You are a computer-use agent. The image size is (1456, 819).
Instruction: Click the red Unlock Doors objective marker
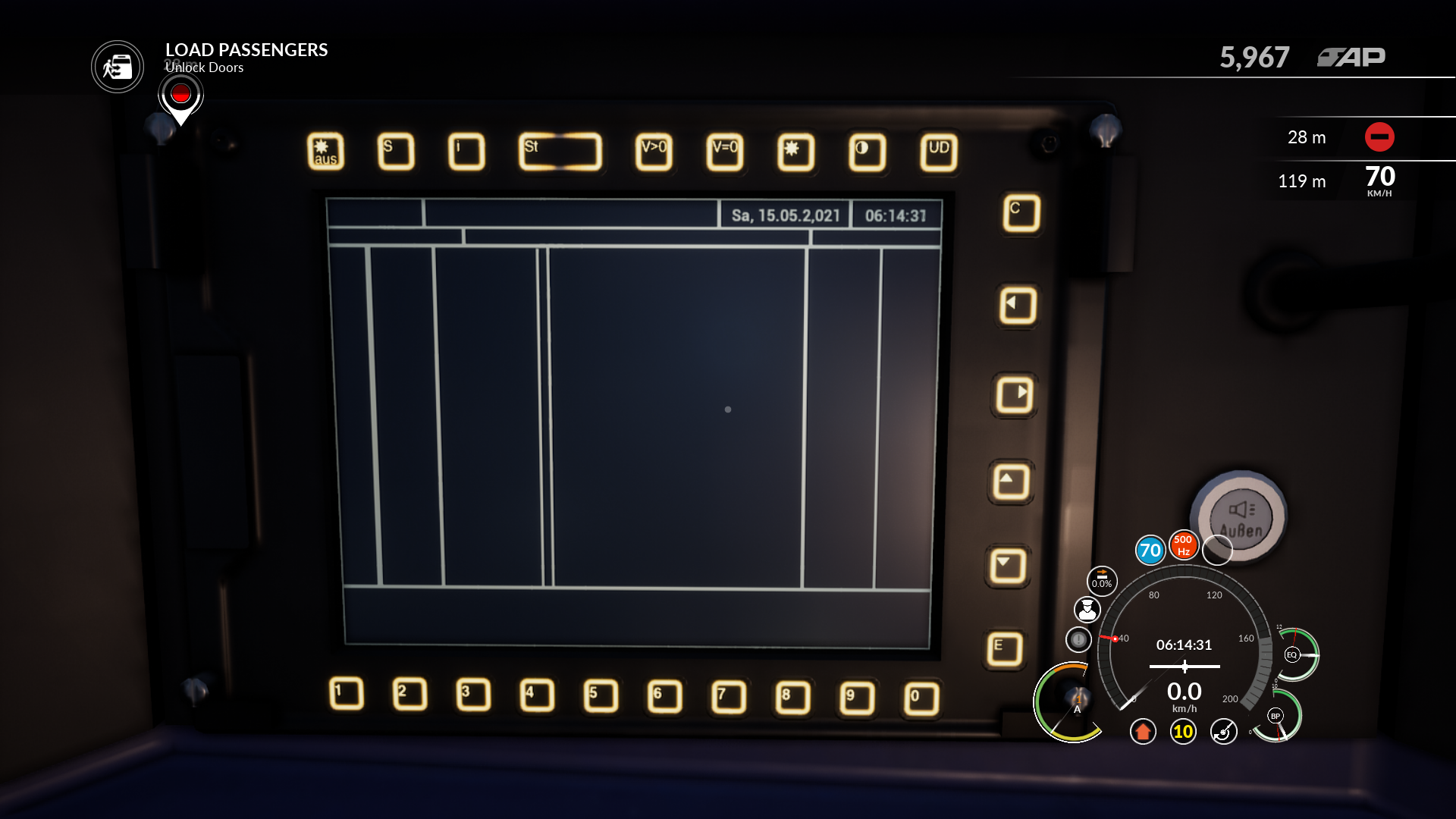[180, 94]
